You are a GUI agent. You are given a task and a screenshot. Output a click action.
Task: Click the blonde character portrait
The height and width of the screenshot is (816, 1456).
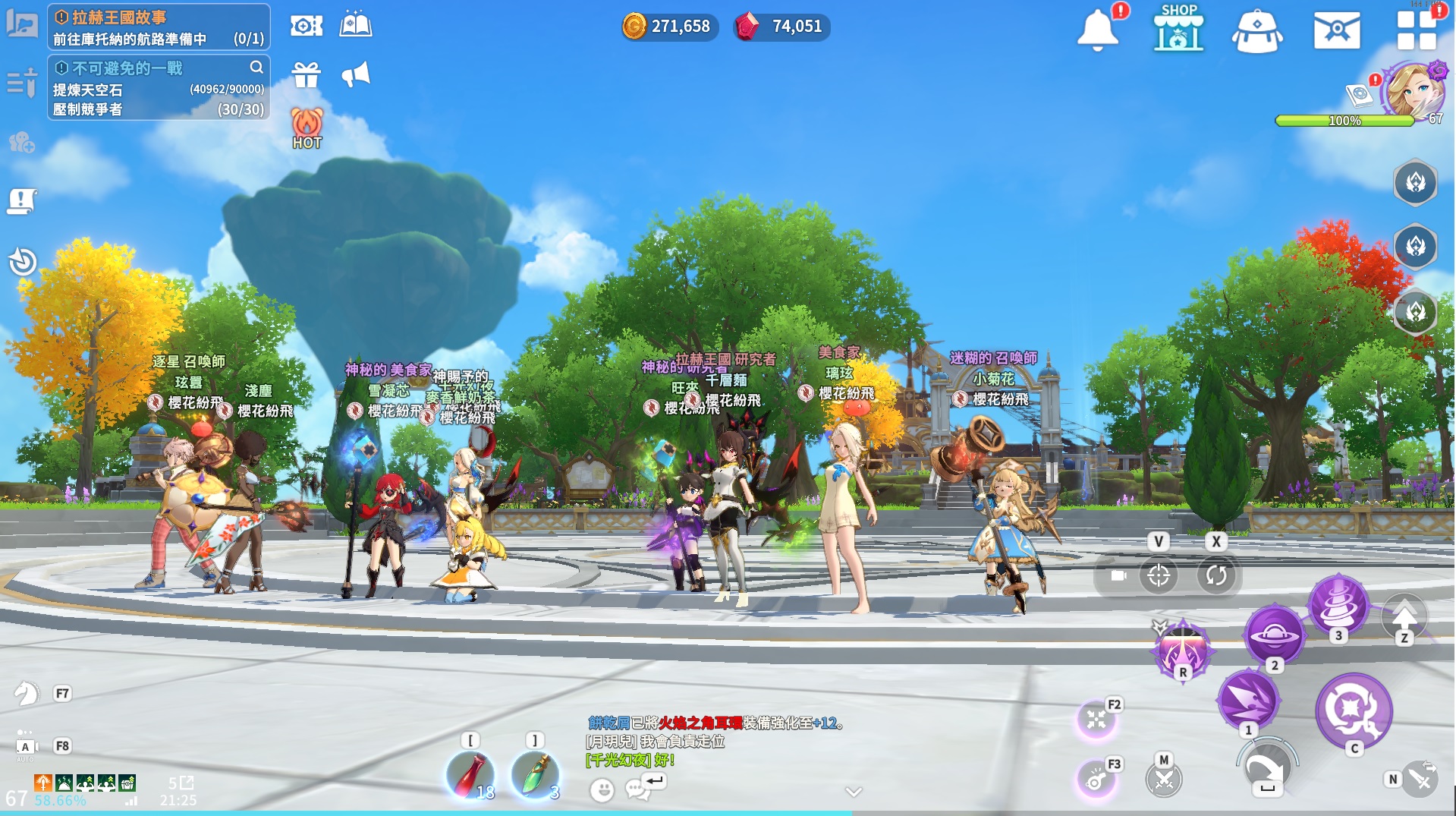tap(1413, 90)
